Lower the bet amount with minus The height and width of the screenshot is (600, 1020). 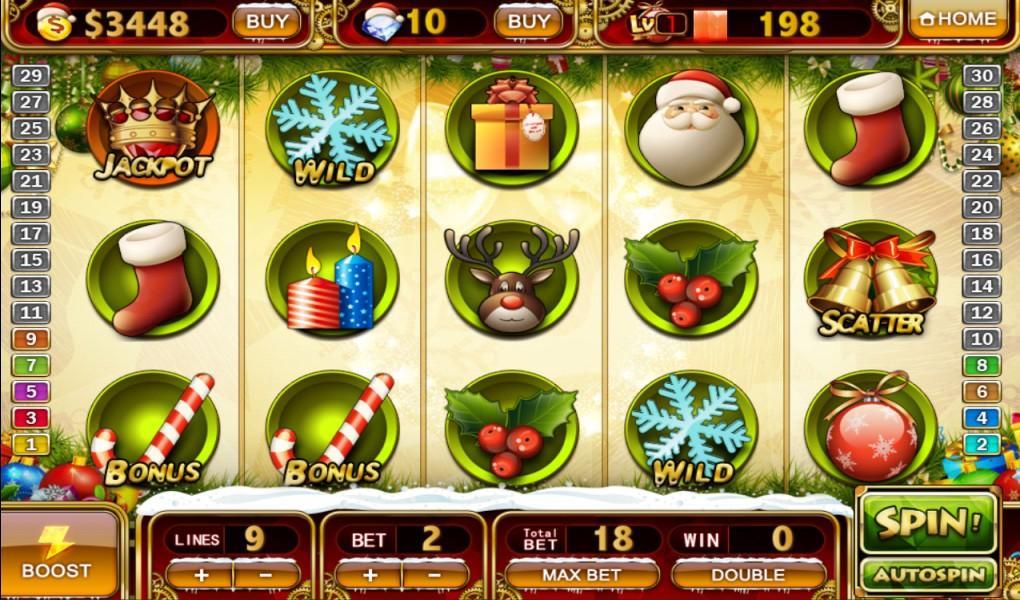pyautogui.click(x=435, y=575)
